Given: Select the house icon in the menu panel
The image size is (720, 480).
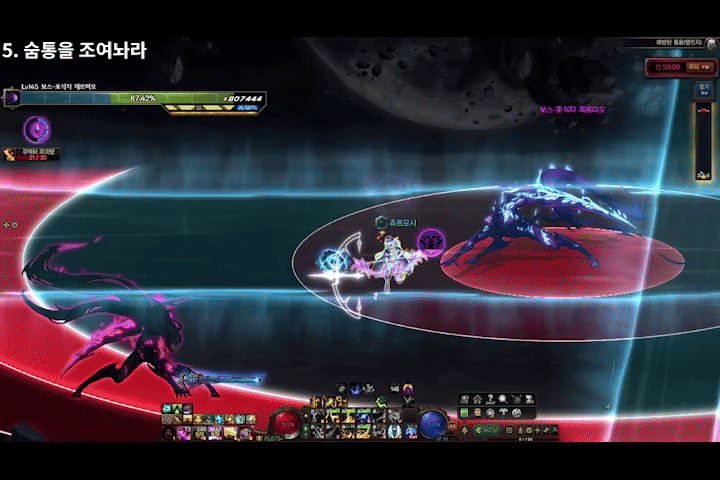Looking at the screenshot, I should (x=478, y=400).
